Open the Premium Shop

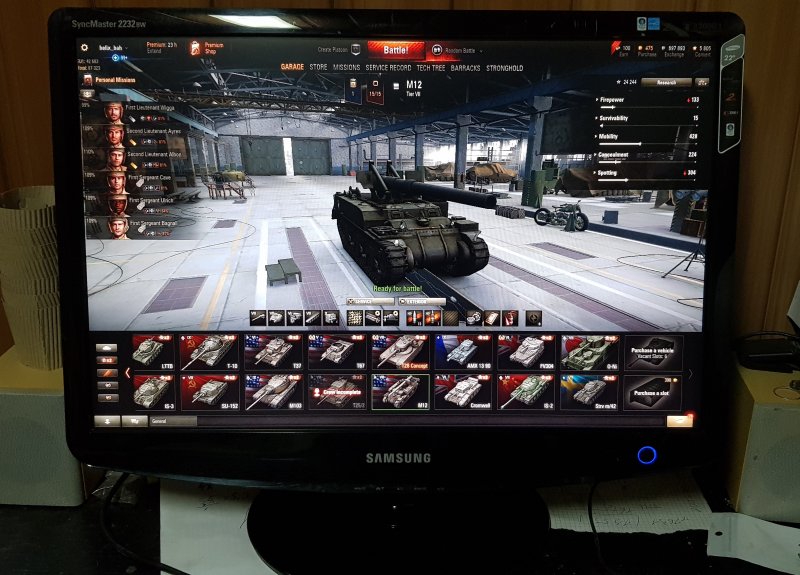209,47
